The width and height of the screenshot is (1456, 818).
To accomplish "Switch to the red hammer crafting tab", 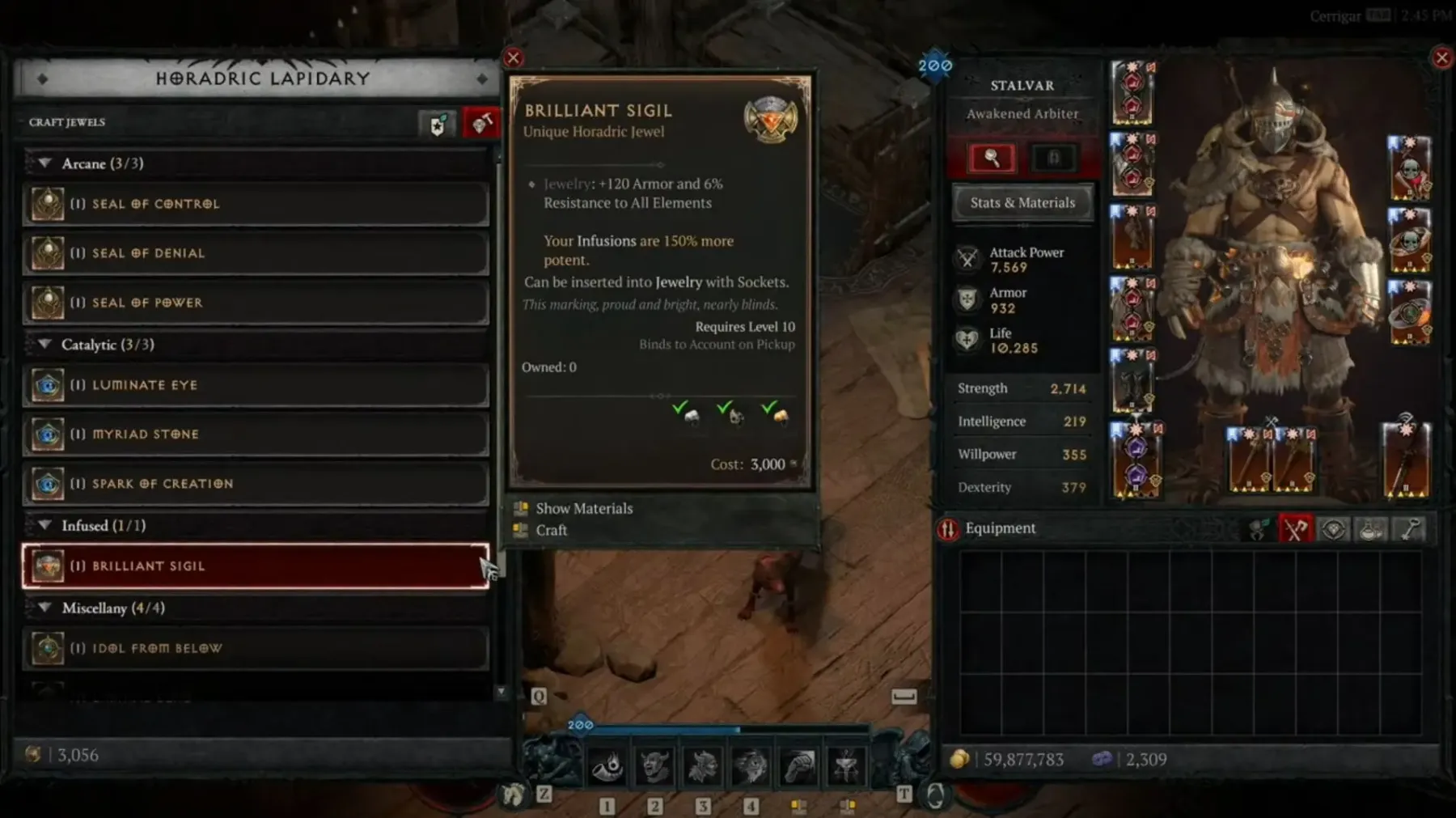I will pyautogui.click(x=481, y=124).
